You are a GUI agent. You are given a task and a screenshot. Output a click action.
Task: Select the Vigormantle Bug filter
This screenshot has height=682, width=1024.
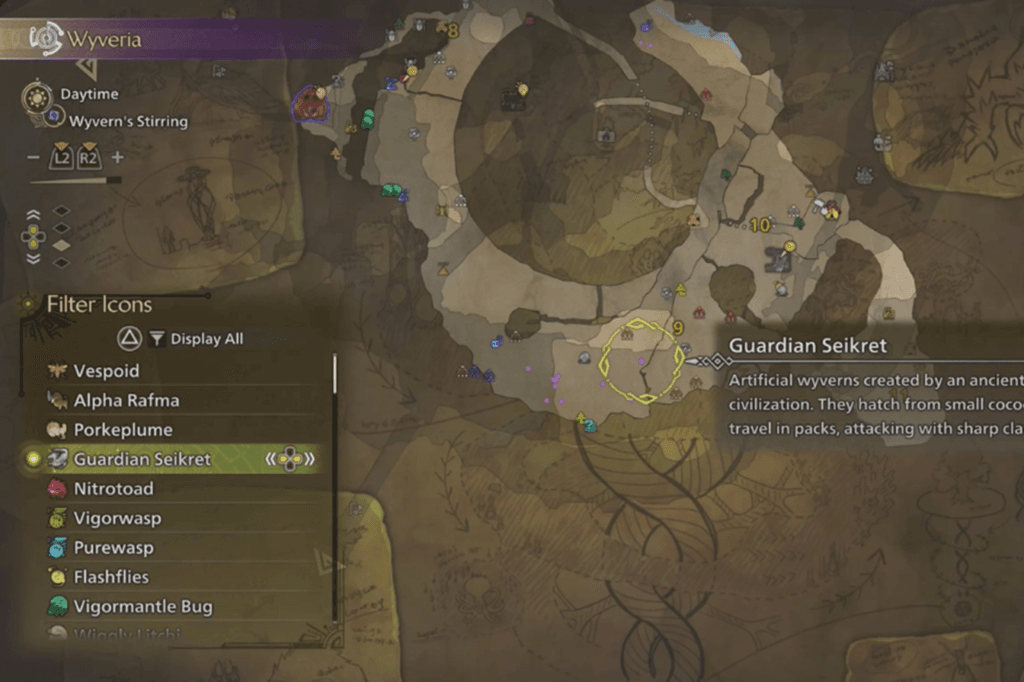(x=142, y=607)
